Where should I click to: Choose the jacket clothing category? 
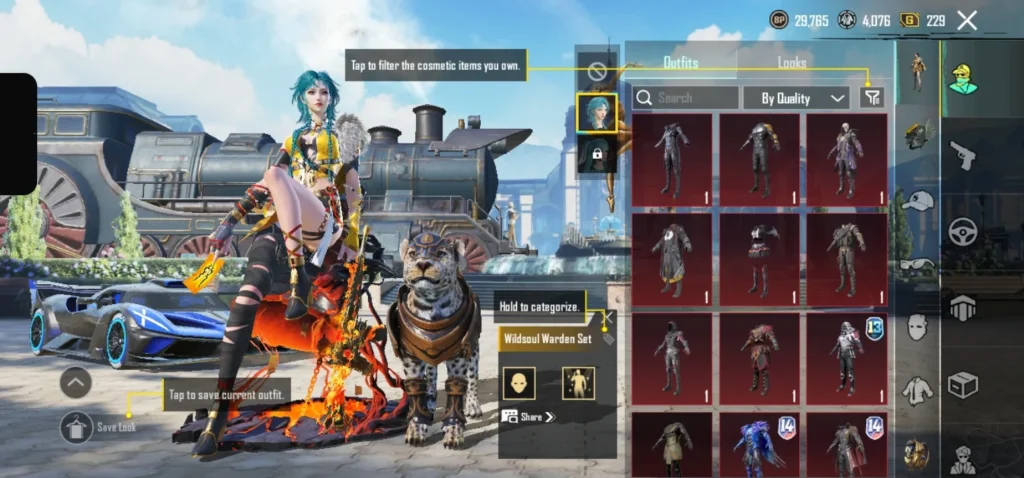point(917,391)
